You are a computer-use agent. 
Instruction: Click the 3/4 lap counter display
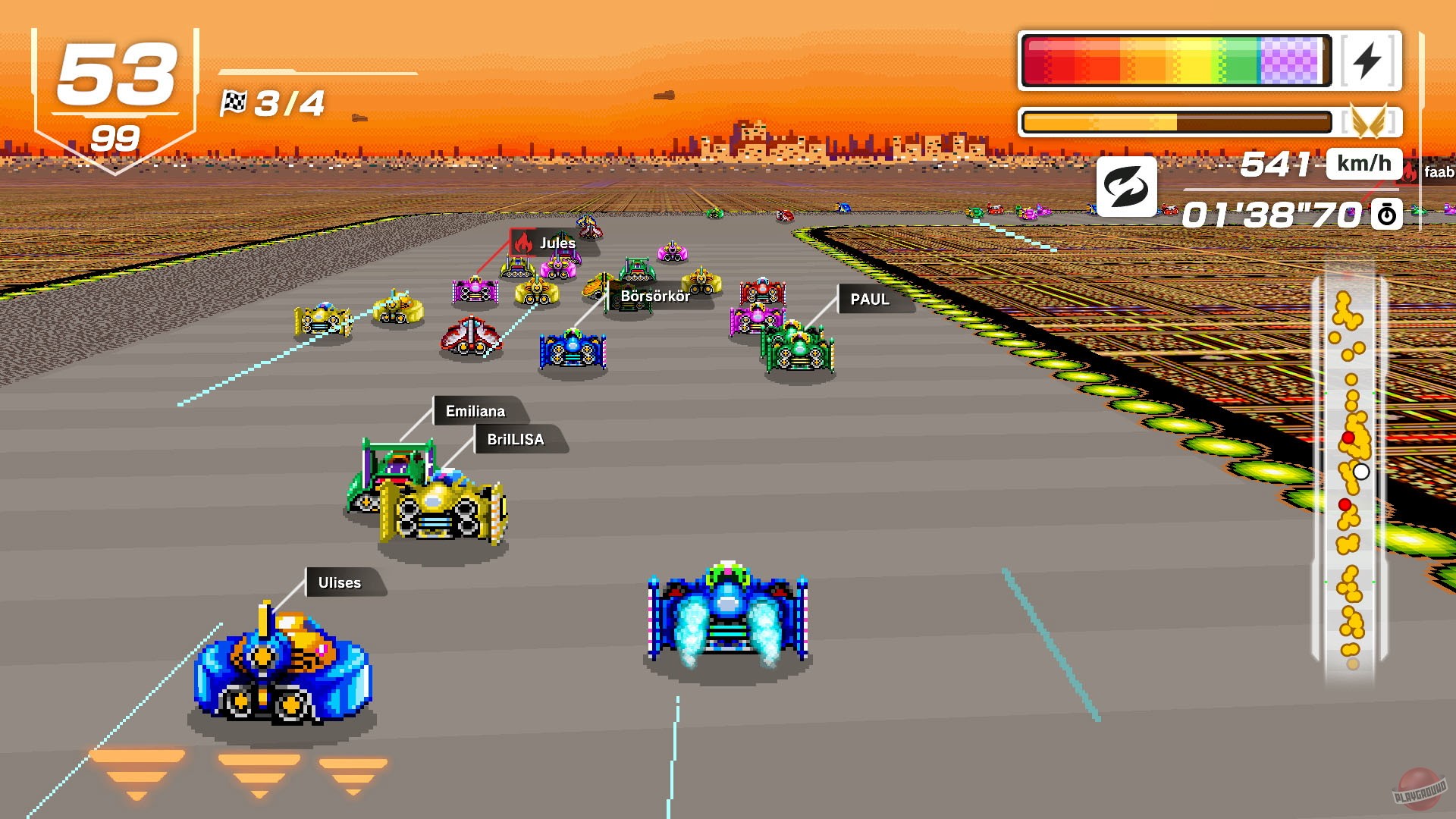tap(288, 102)
